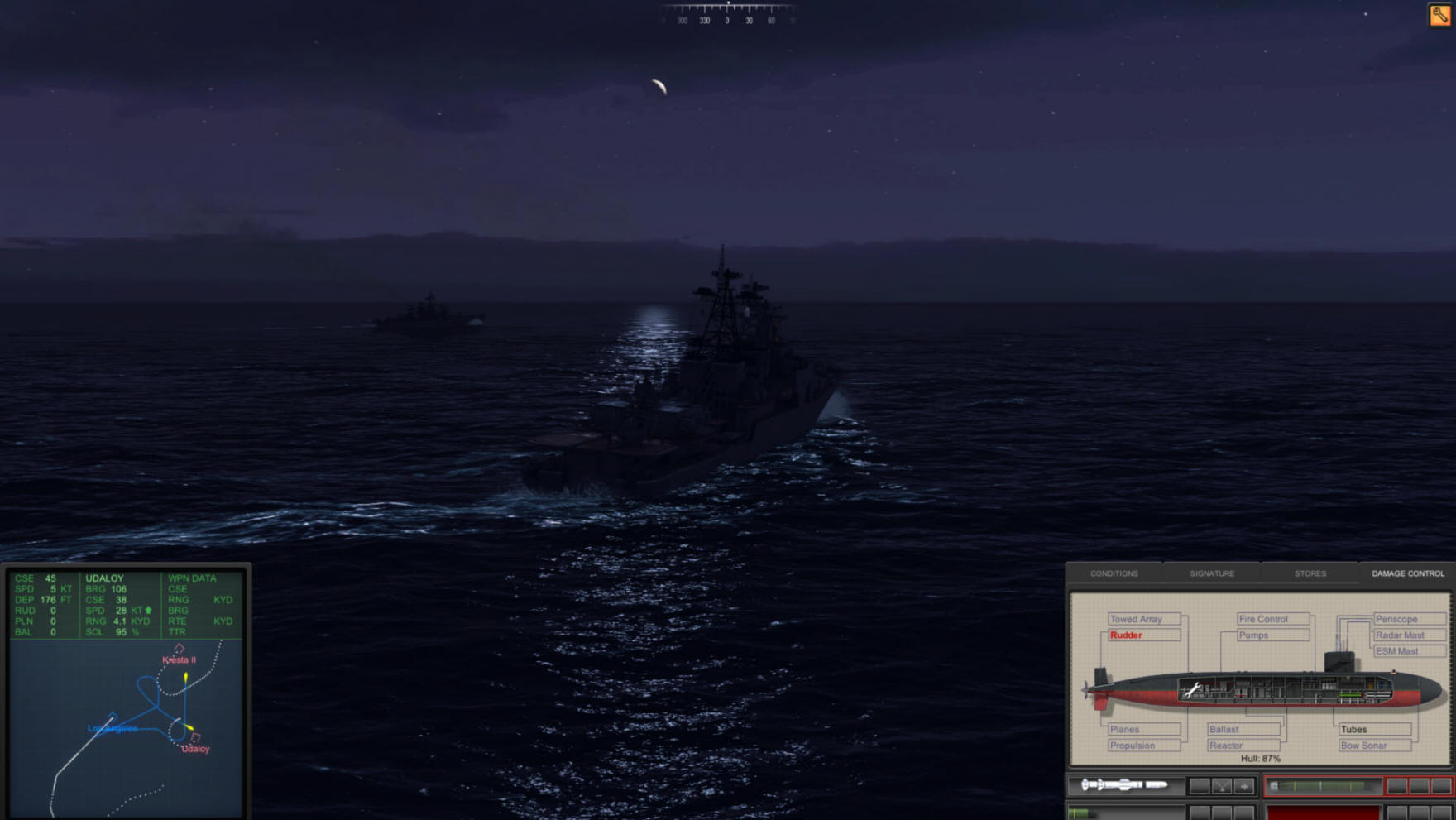Click the arrow load icon beside the missile
The image size is (1456, 820).
click(x=1245, y=785)
